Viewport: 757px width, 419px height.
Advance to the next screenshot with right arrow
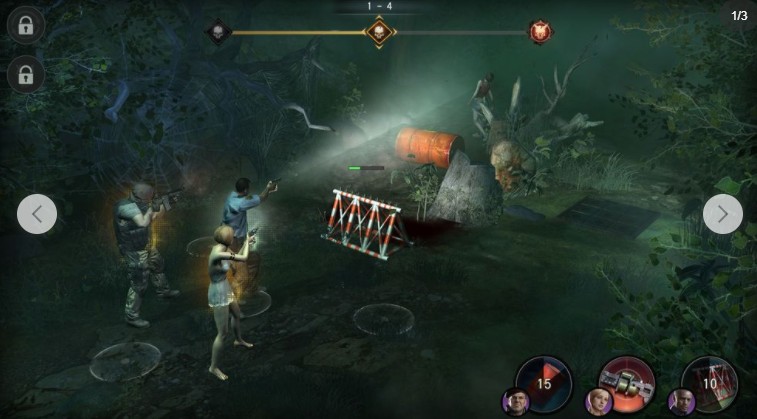722,213
